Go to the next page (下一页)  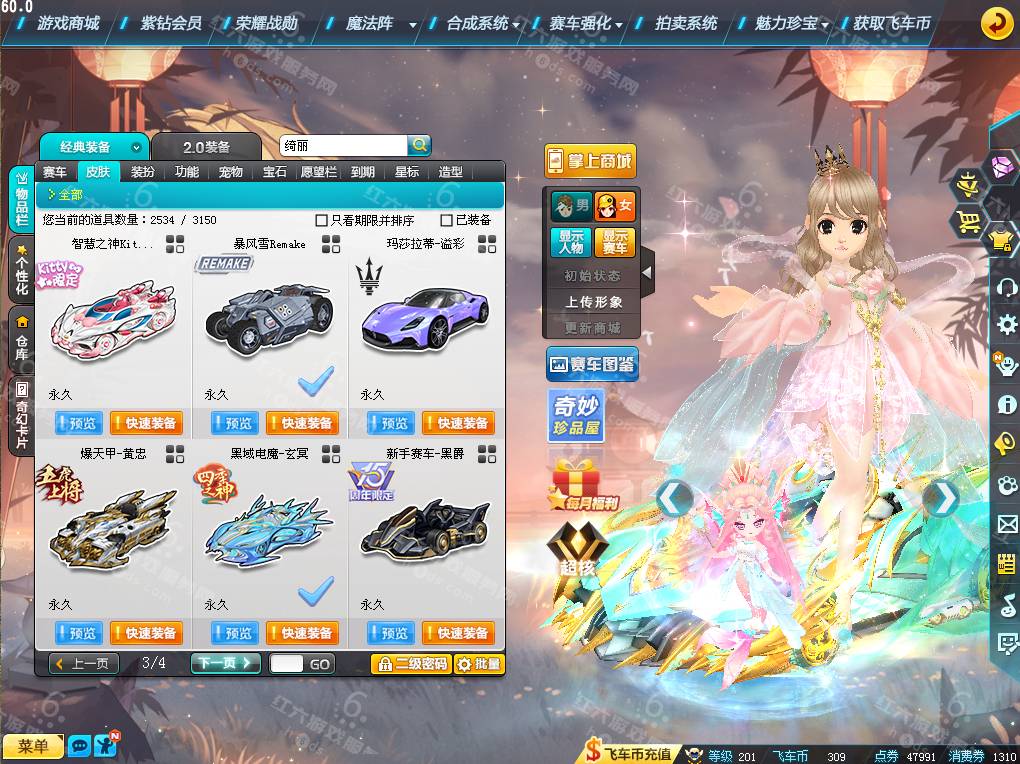225,663
